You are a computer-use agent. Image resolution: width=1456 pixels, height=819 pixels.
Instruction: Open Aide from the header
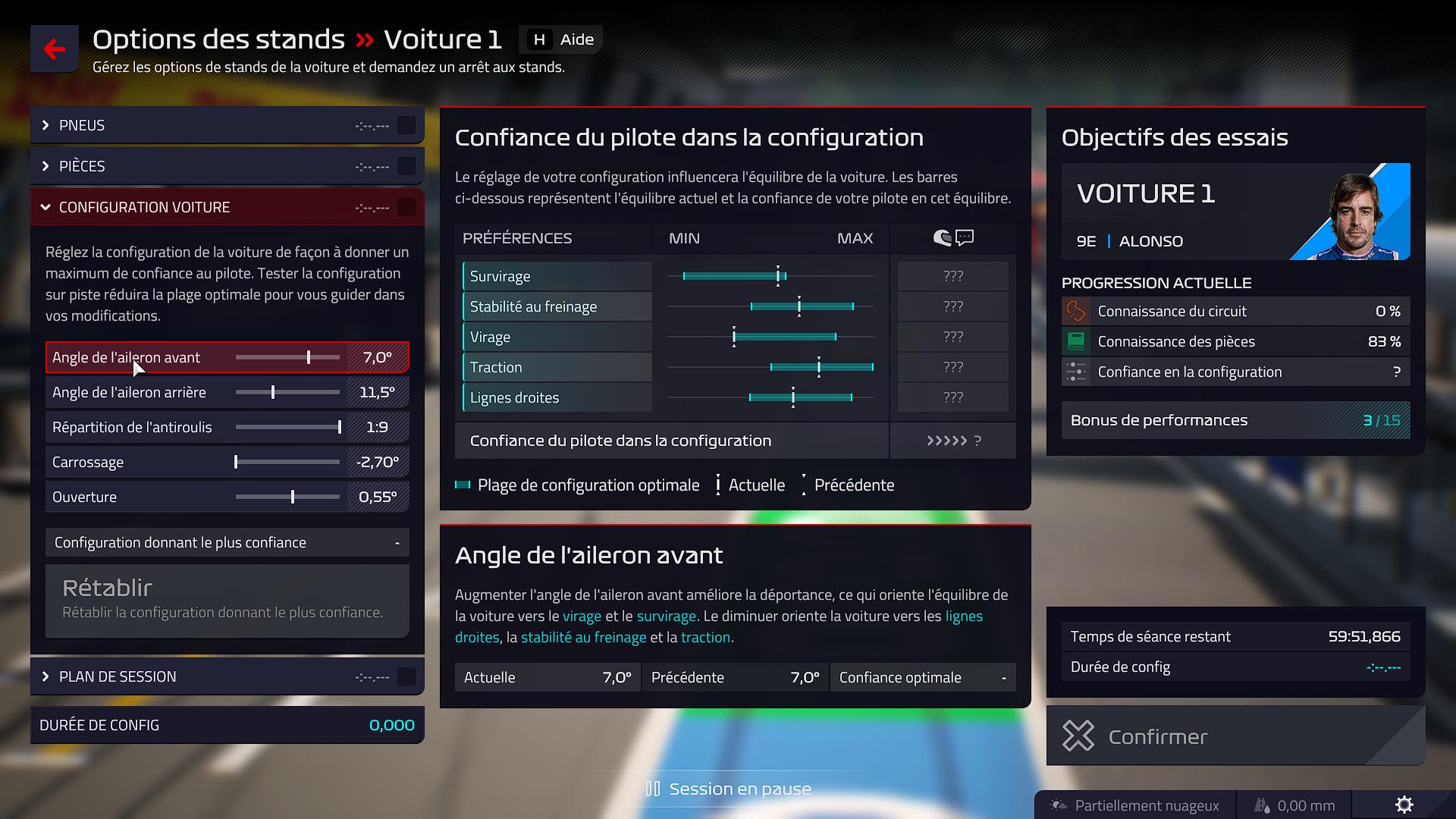[560, 39]
